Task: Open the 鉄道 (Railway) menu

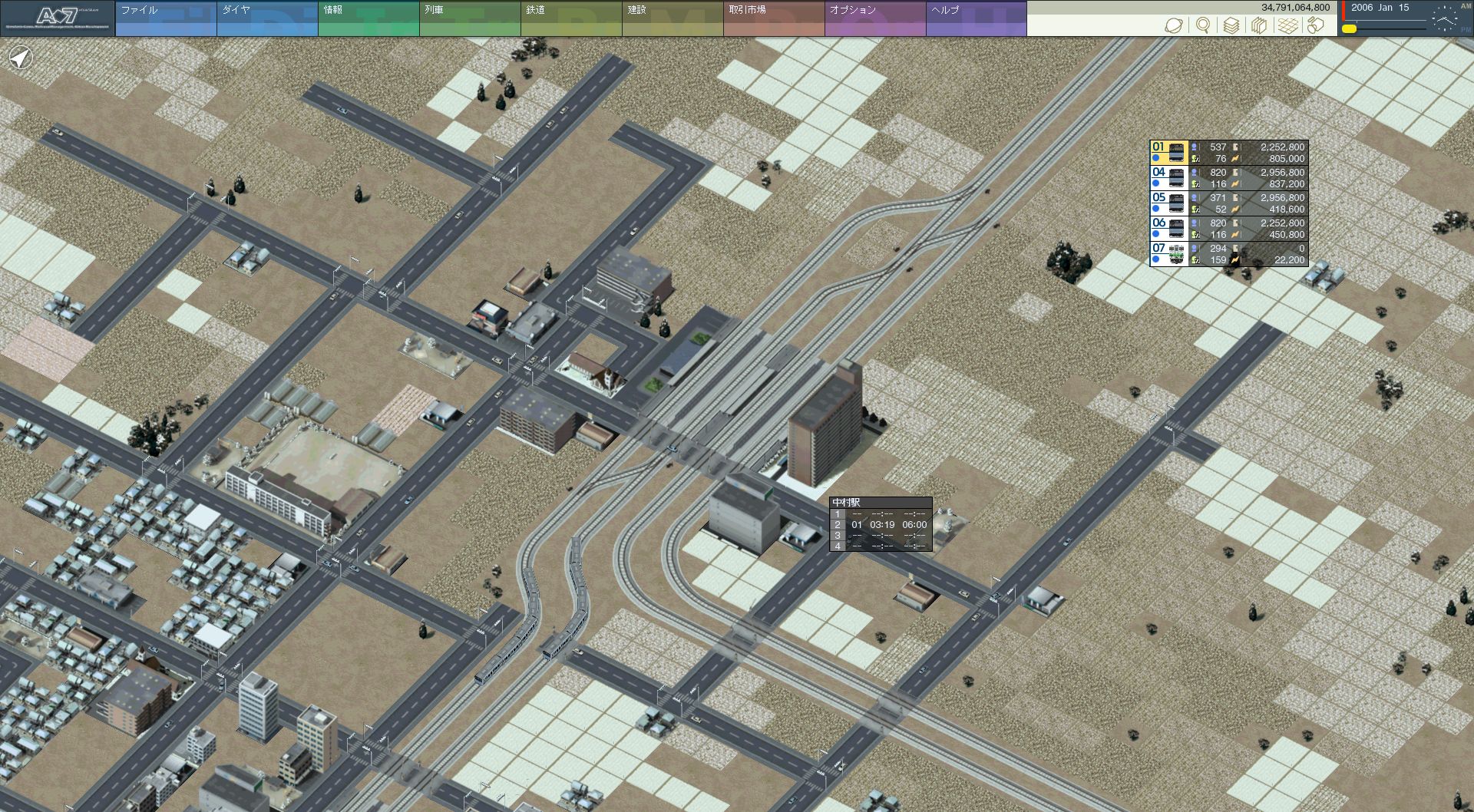Action: click(x=570, y=18)
